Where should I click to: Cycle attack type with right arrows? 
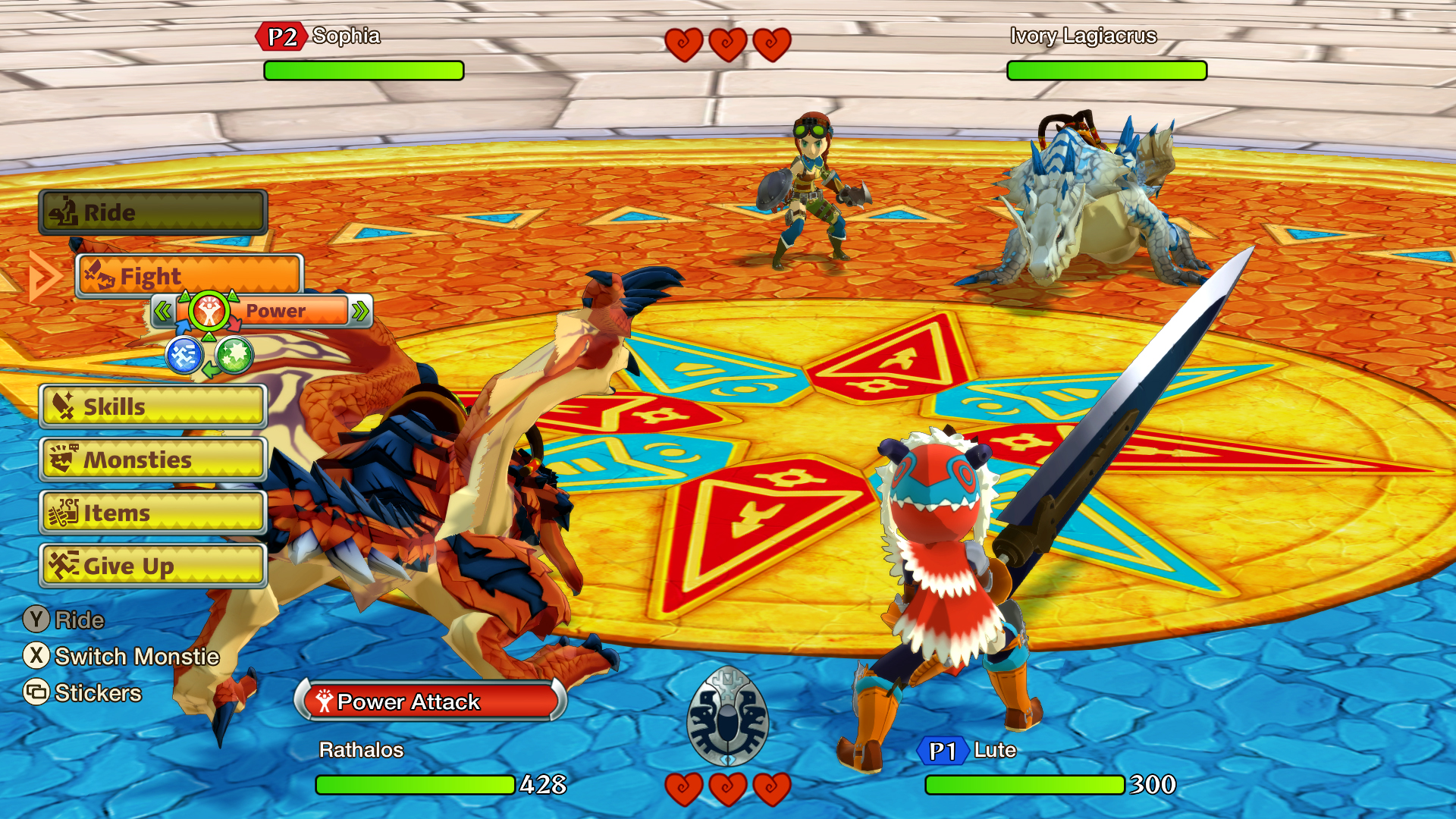point(360,311)
